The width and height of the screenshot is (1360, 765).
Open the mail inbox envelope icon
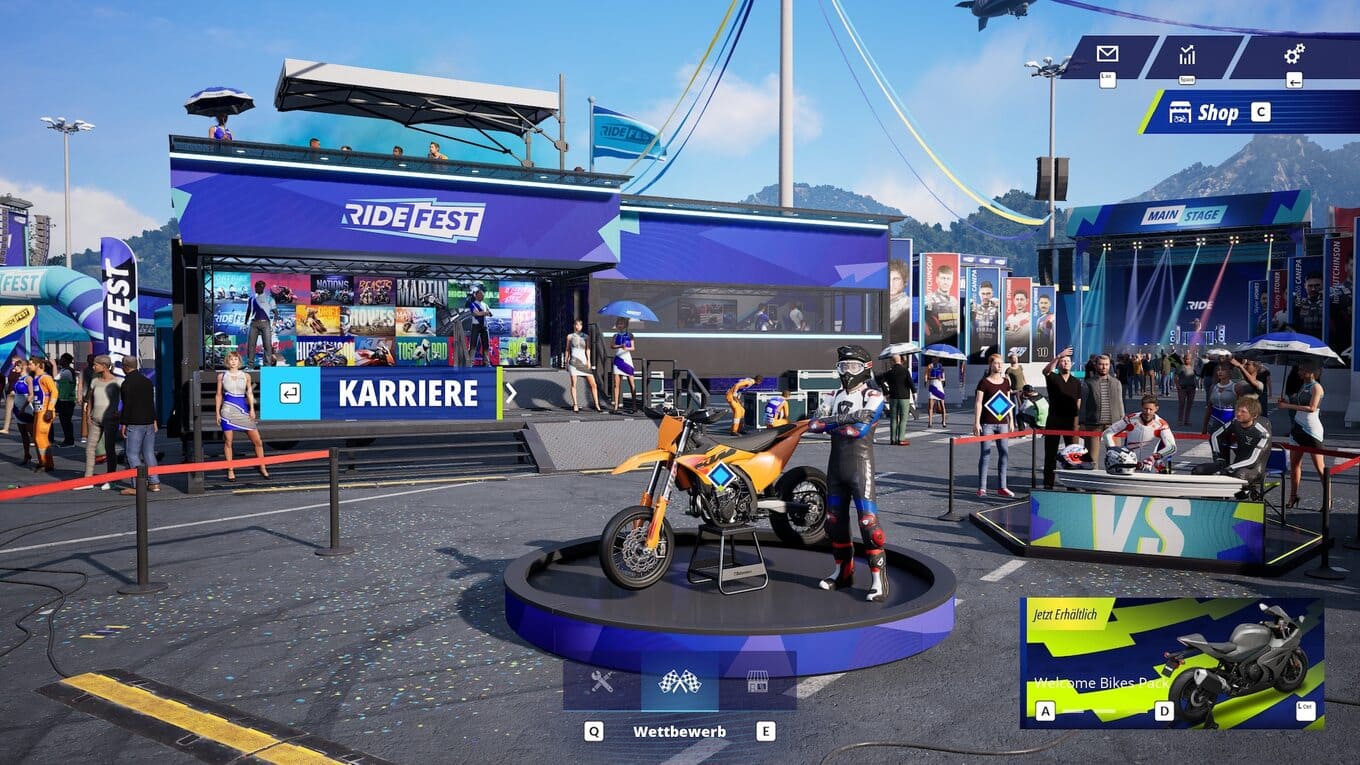pos(1107,54)
